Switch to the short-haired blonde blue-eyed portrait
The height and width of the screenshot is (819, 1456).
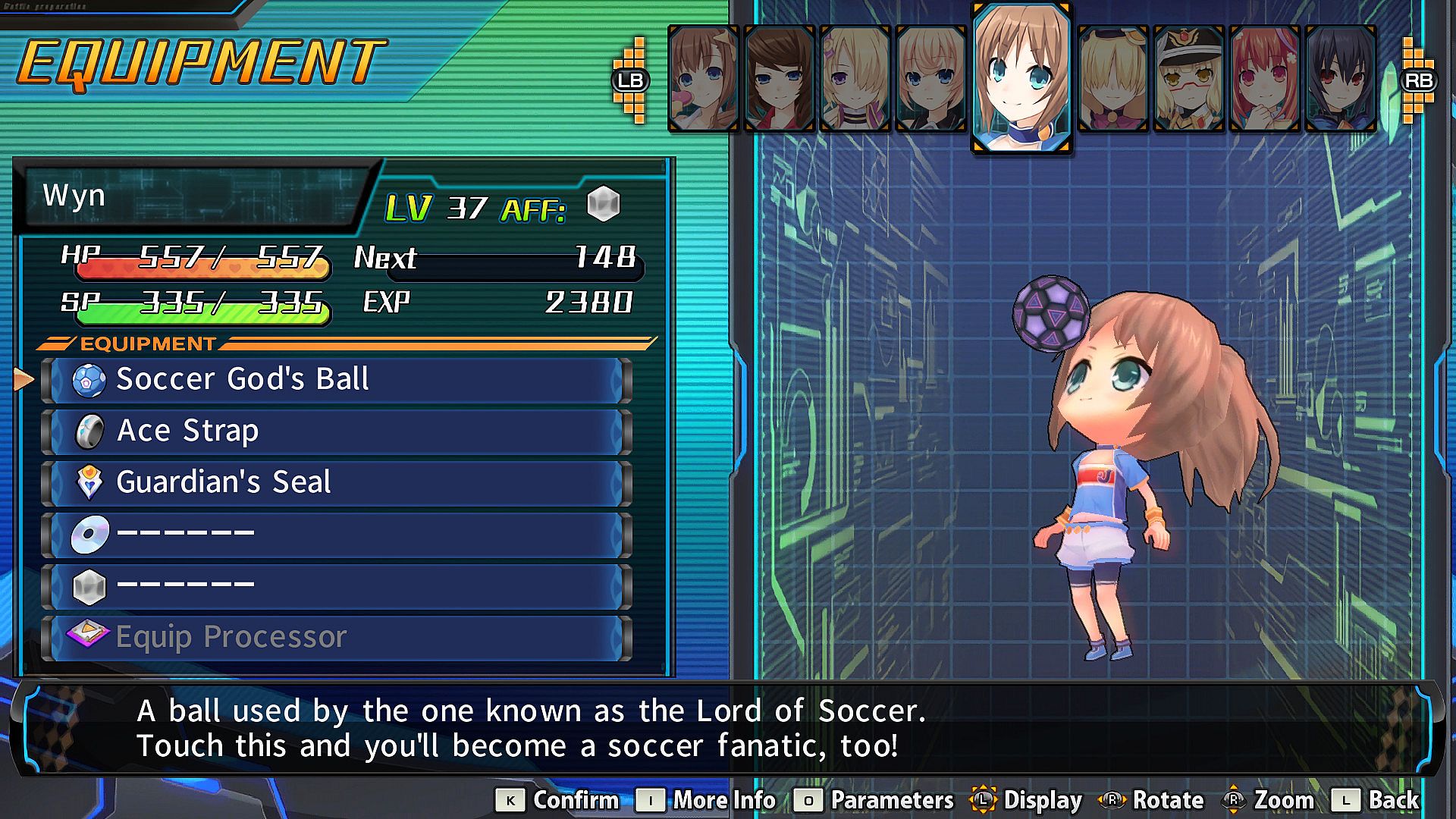pos(930,79)
